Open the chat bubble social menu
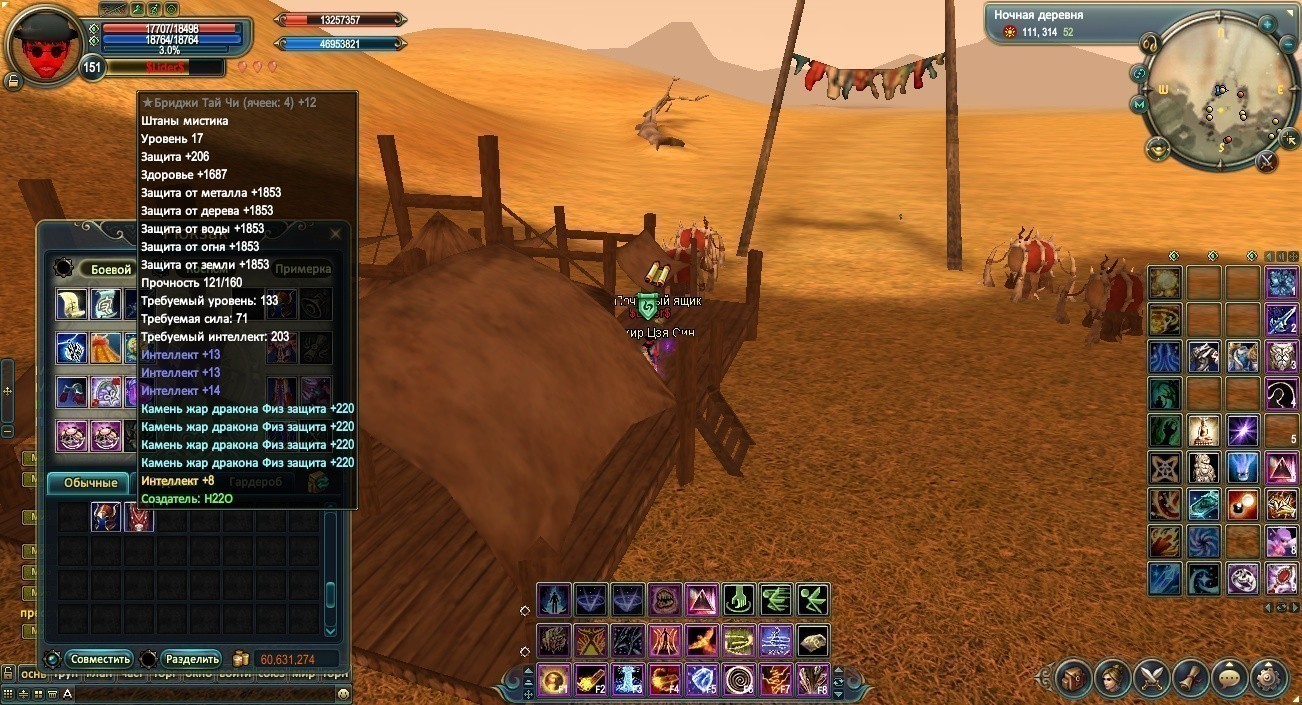The image size is (1302, 705). 1230,677
